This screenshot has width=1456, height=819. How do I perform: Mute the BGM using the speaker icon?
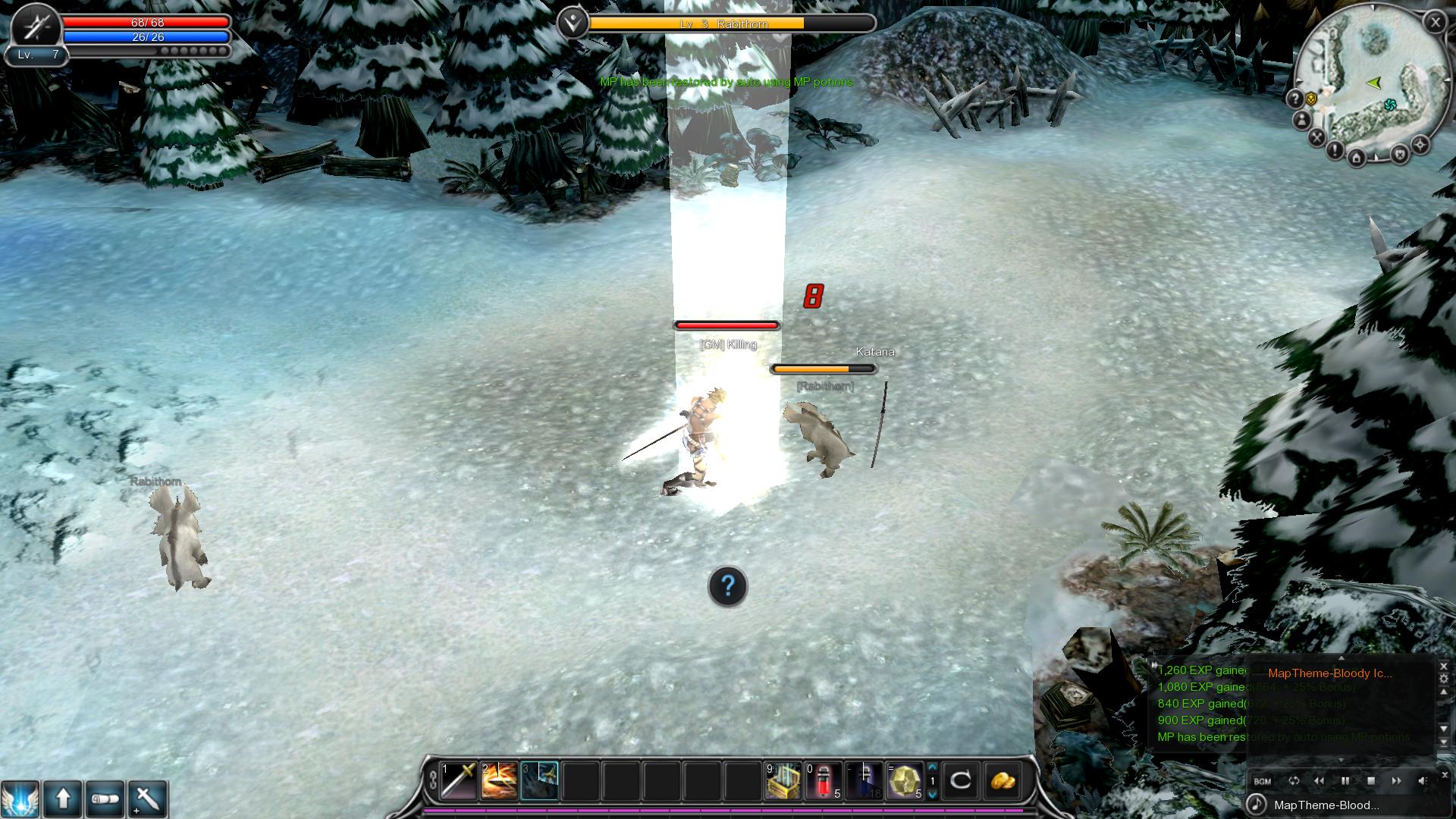pos(1423,781)
